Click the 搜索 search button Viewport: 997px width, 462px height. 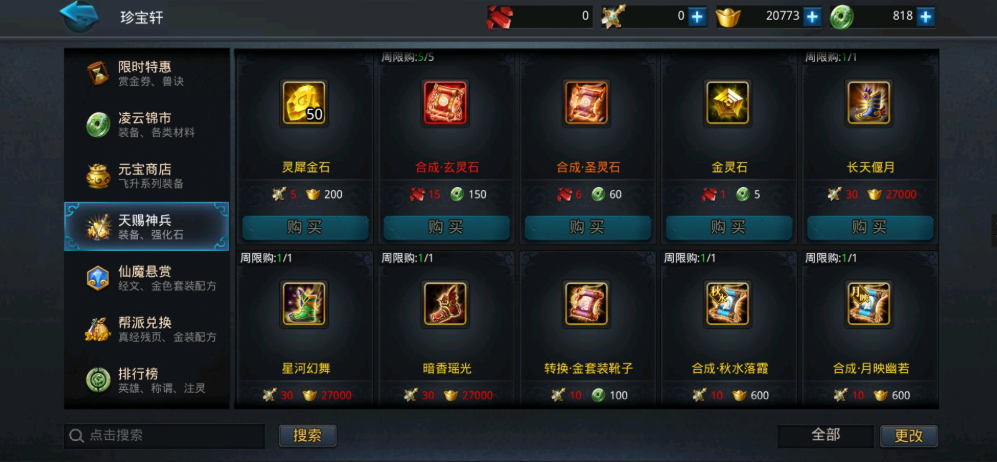(308, 436)
